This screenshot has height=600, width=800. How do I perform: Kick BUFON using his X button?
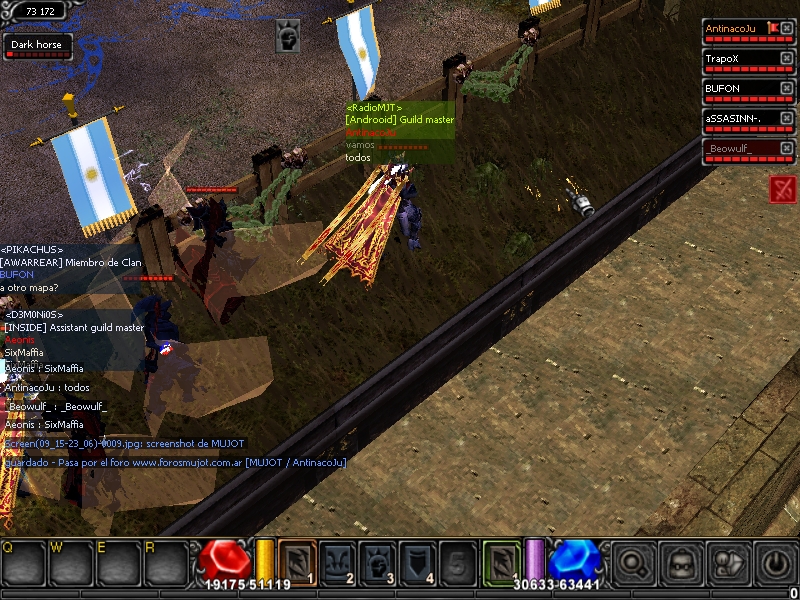click(x=787, y=89)
